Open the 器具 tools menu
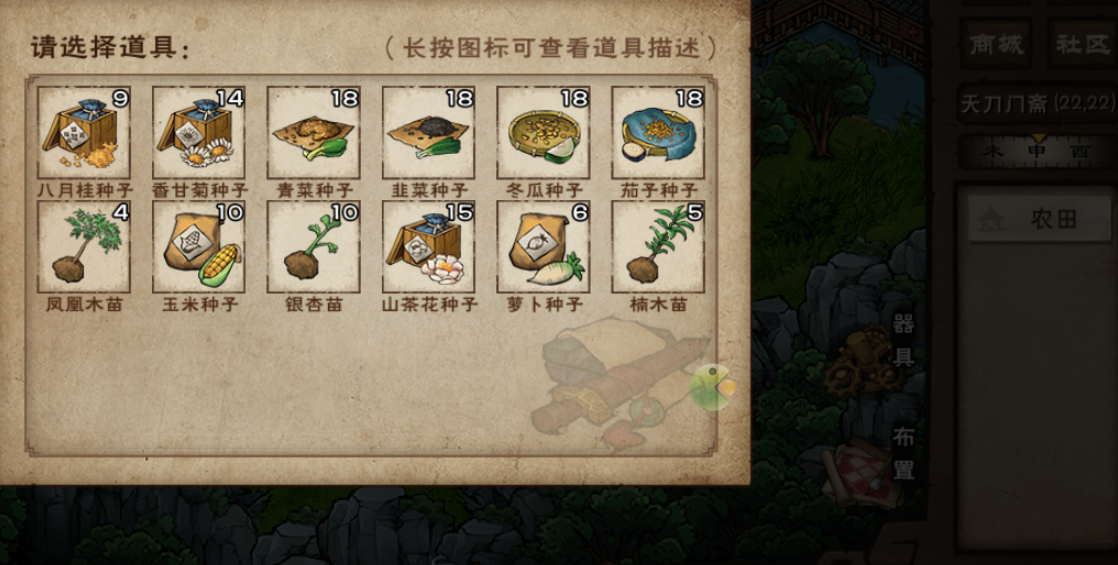 pyautogui.click(x=903, y=341)
